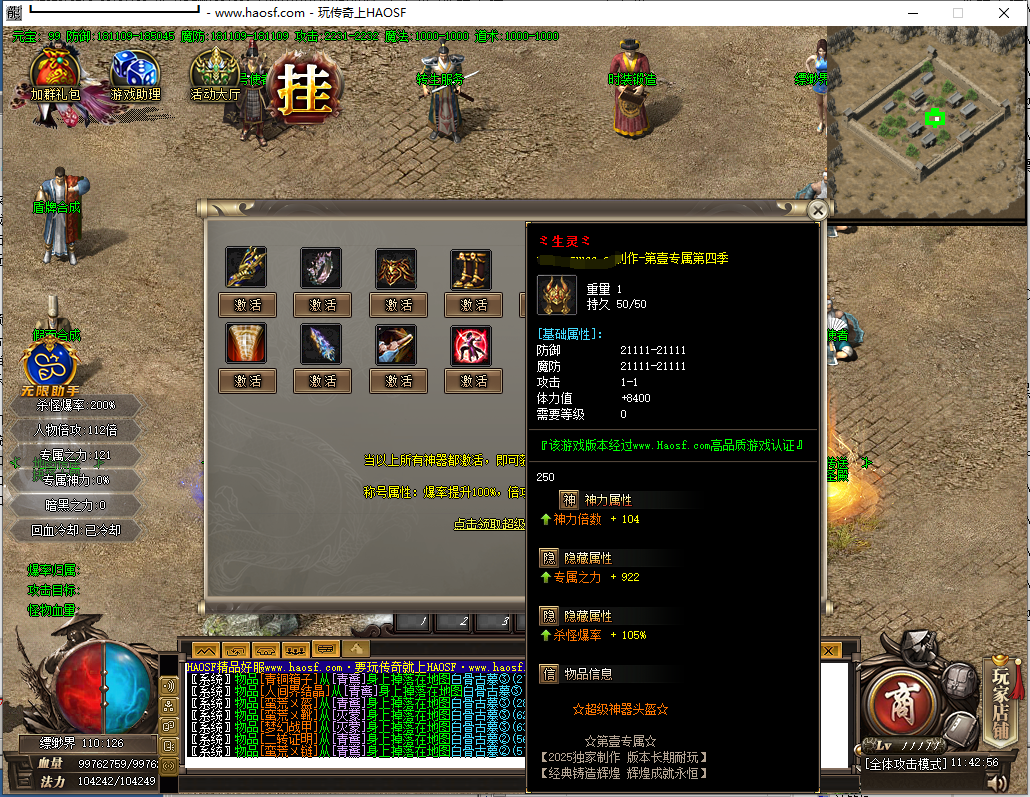The height and width of the screenshot is (797, 1030).
Task: Maximize the game window
Action: click(x=957, y=13)
